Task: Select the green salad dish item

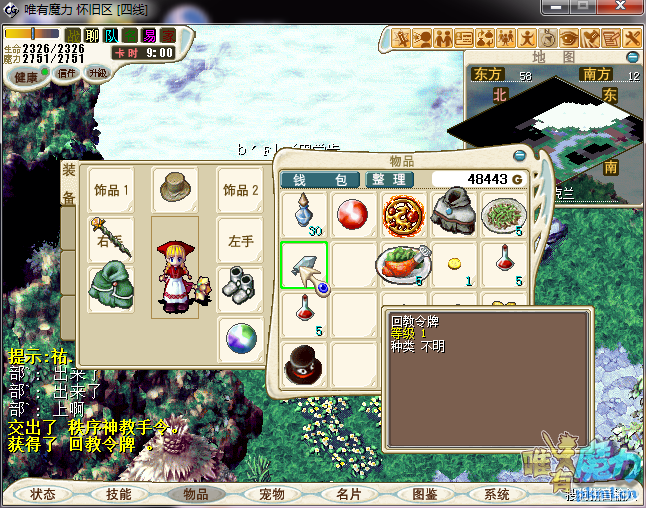Action: tap(503, 214)
